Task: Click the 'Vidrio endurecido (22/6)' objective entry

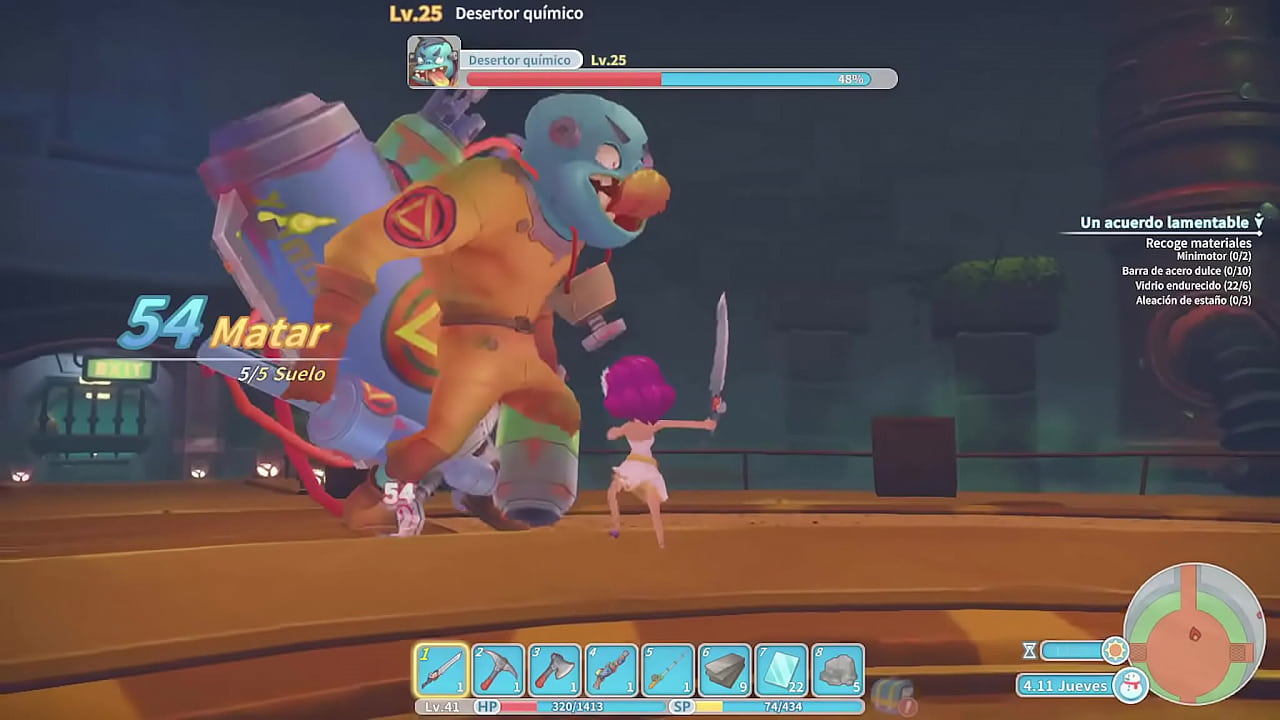Action: click(1193, 285)
